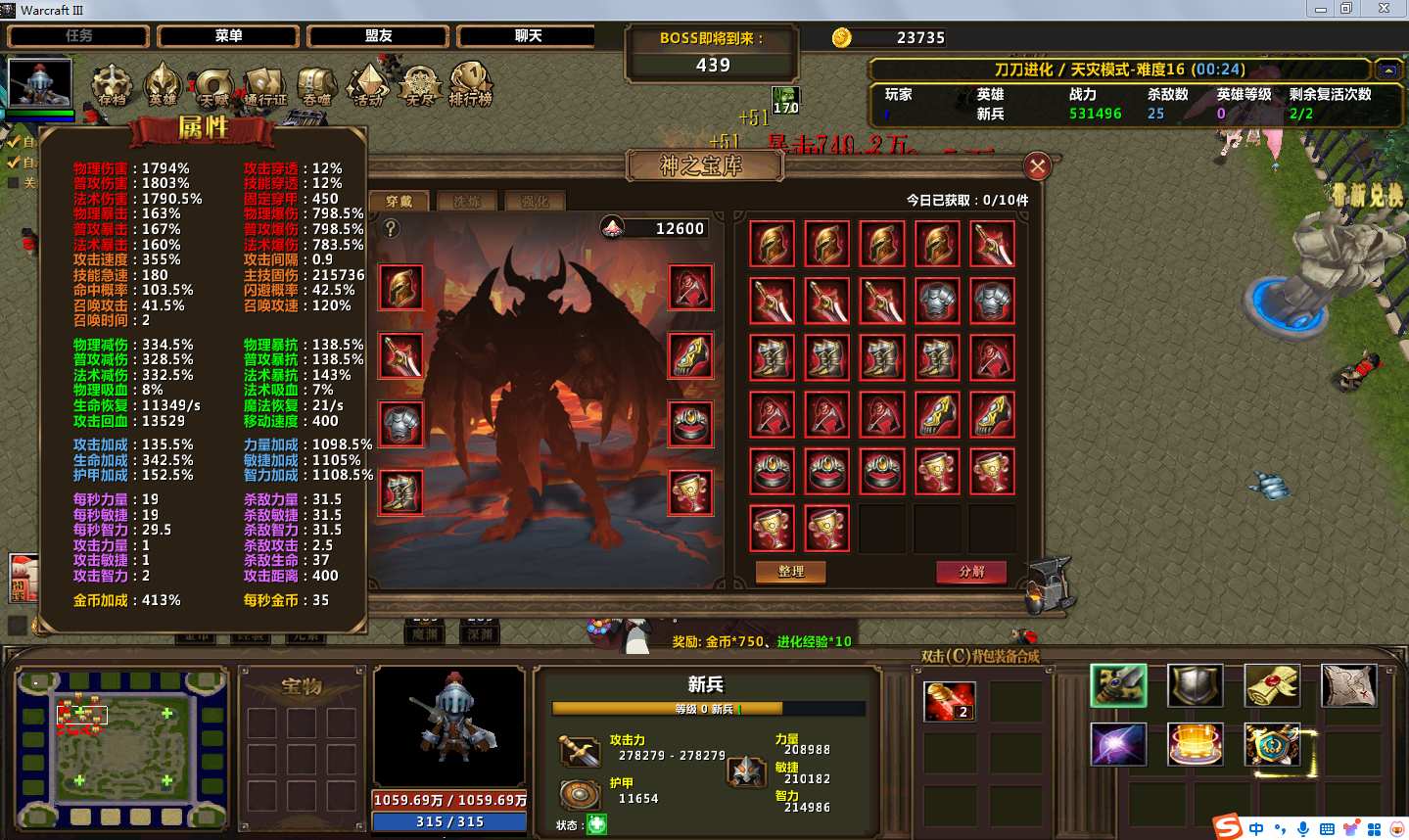1409x840 pixels.
Task: Select the equipped ring slot
Action: pyautogui.click(x=690, y=424)
